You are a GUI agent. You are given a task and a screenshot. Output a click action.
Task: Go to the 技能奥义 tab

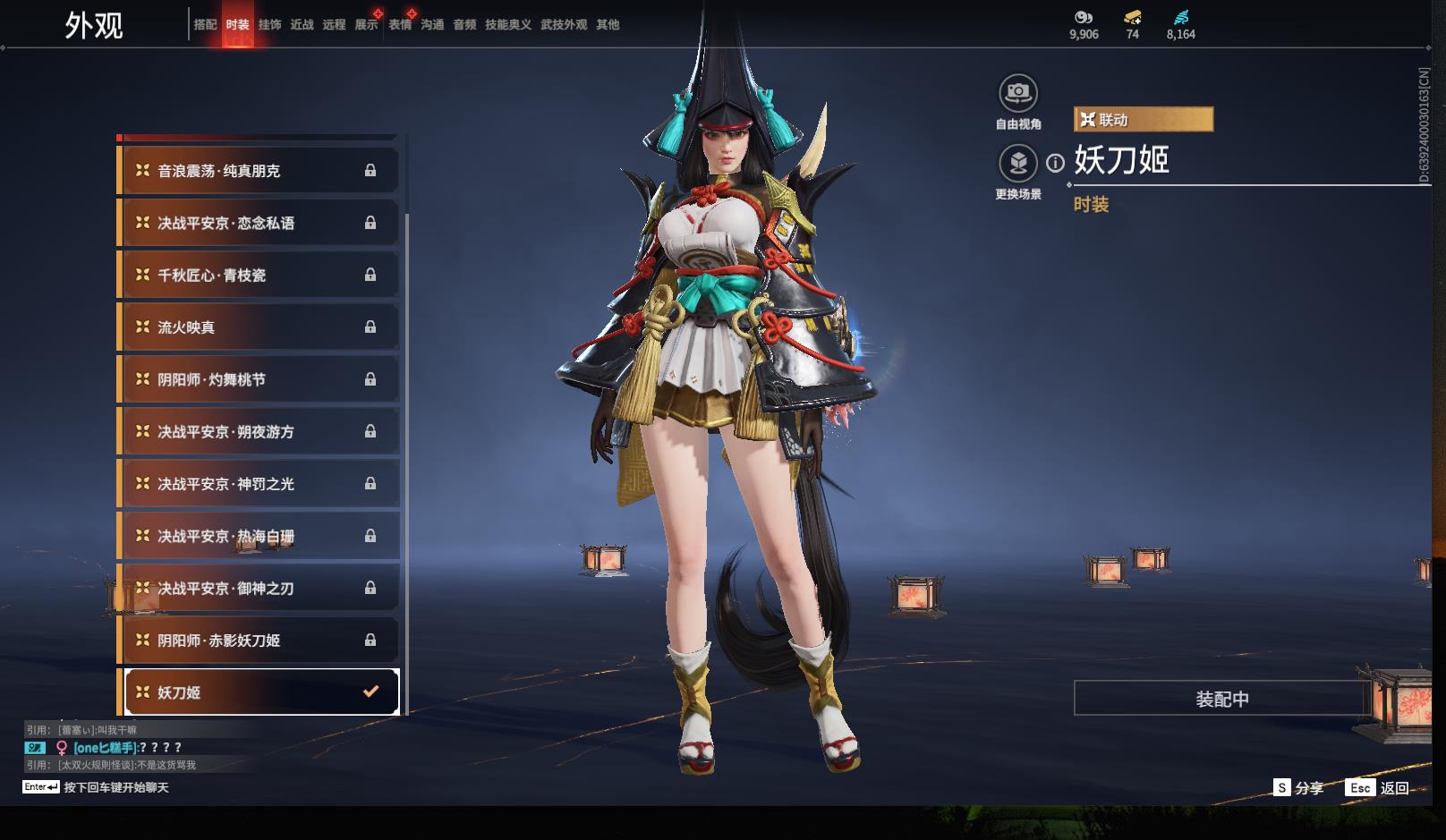coord(507,25)
